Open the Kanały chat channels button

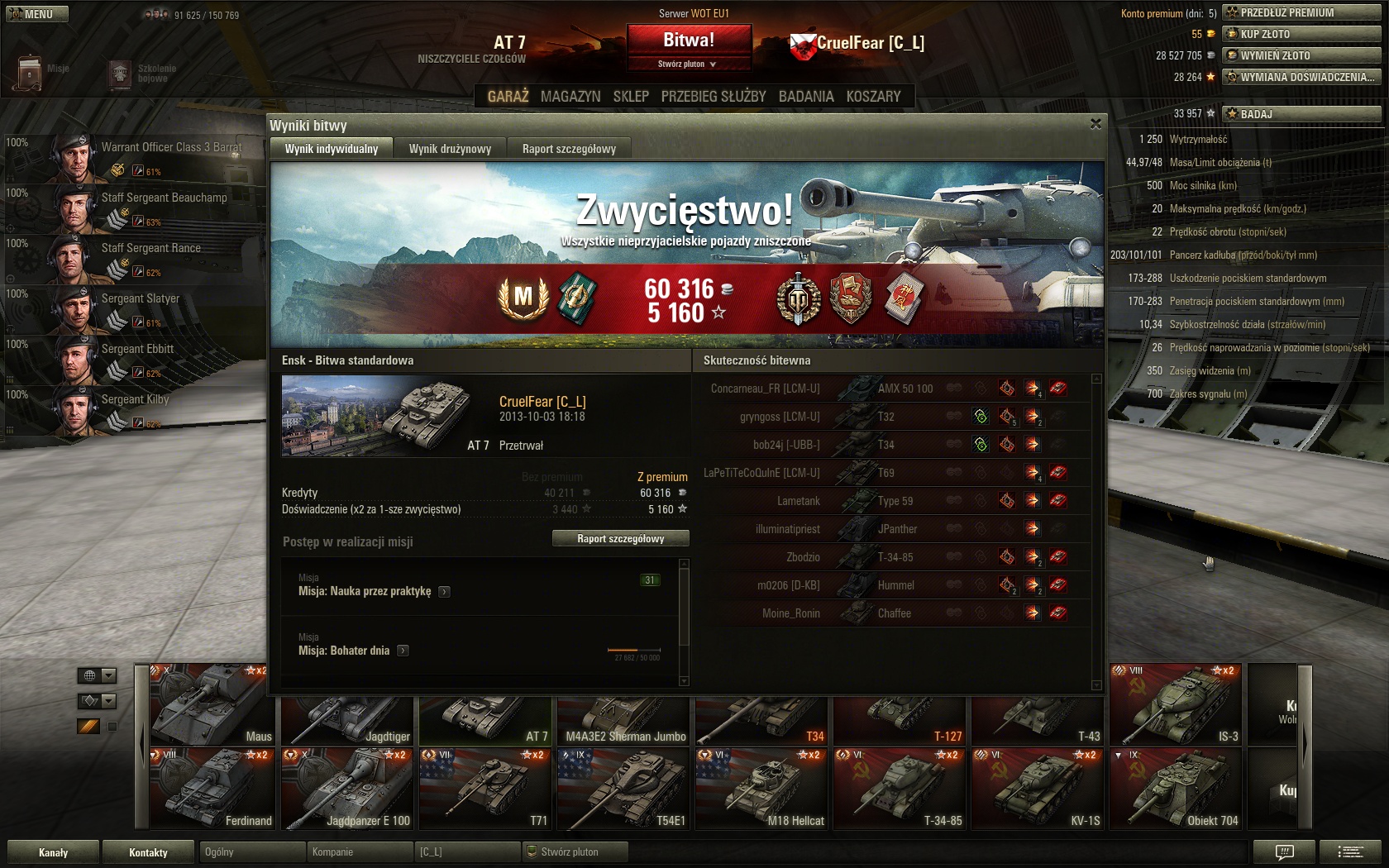tap(53, 852)
